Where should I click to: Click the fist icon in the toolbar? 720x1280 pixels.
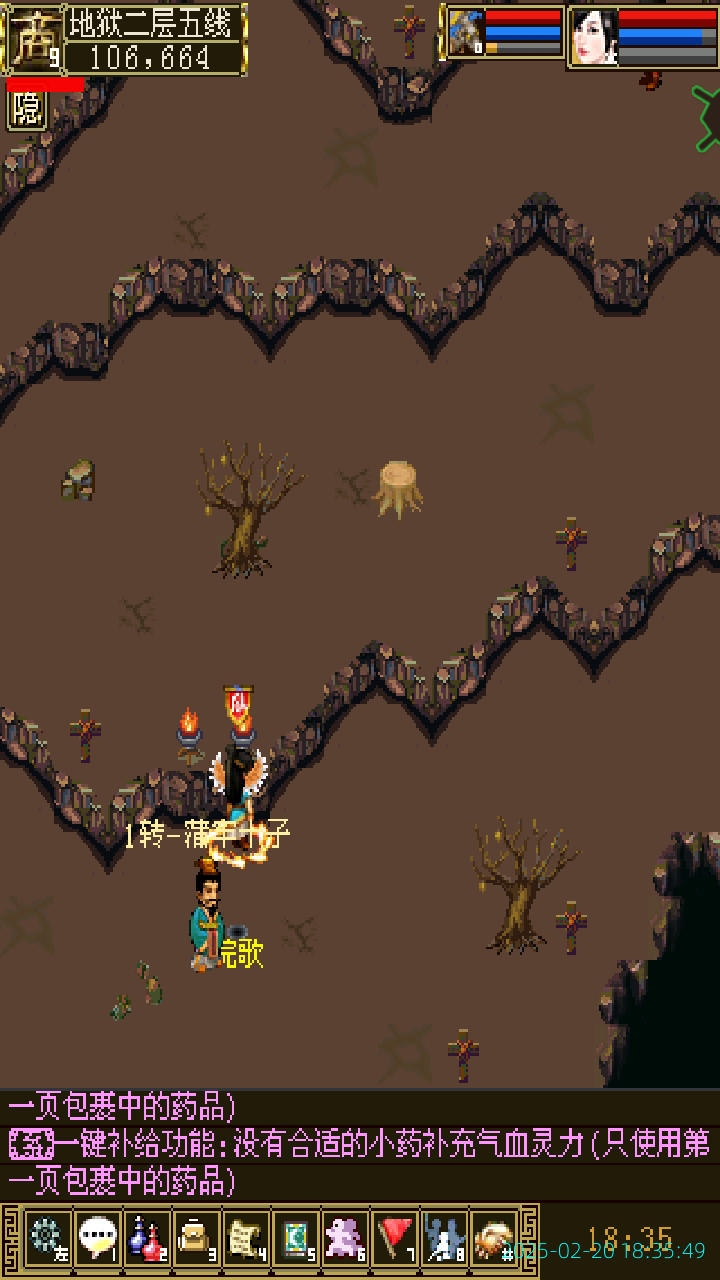coord(493,1238)
